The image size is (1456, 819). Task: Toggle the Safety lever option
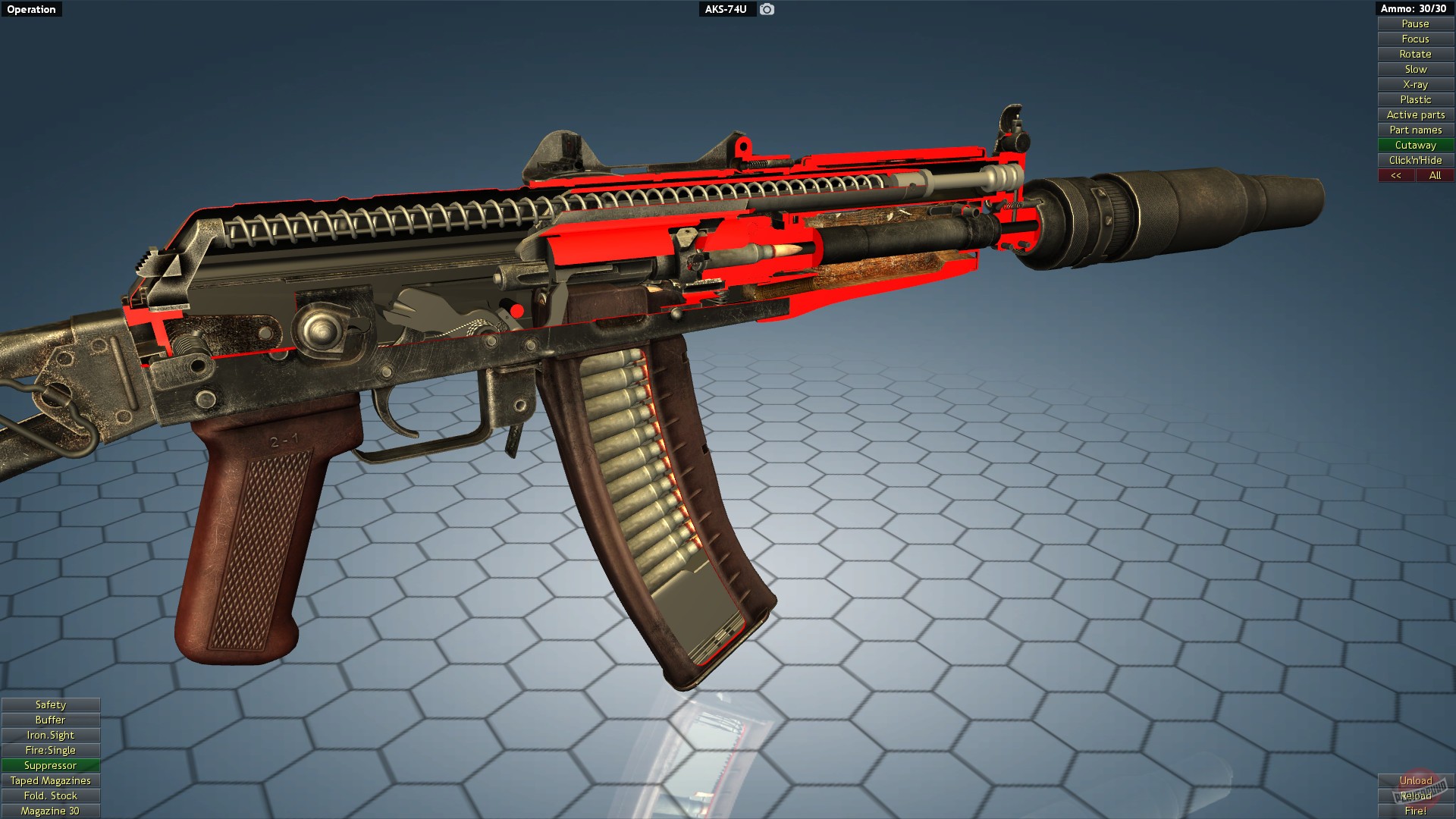50,704
